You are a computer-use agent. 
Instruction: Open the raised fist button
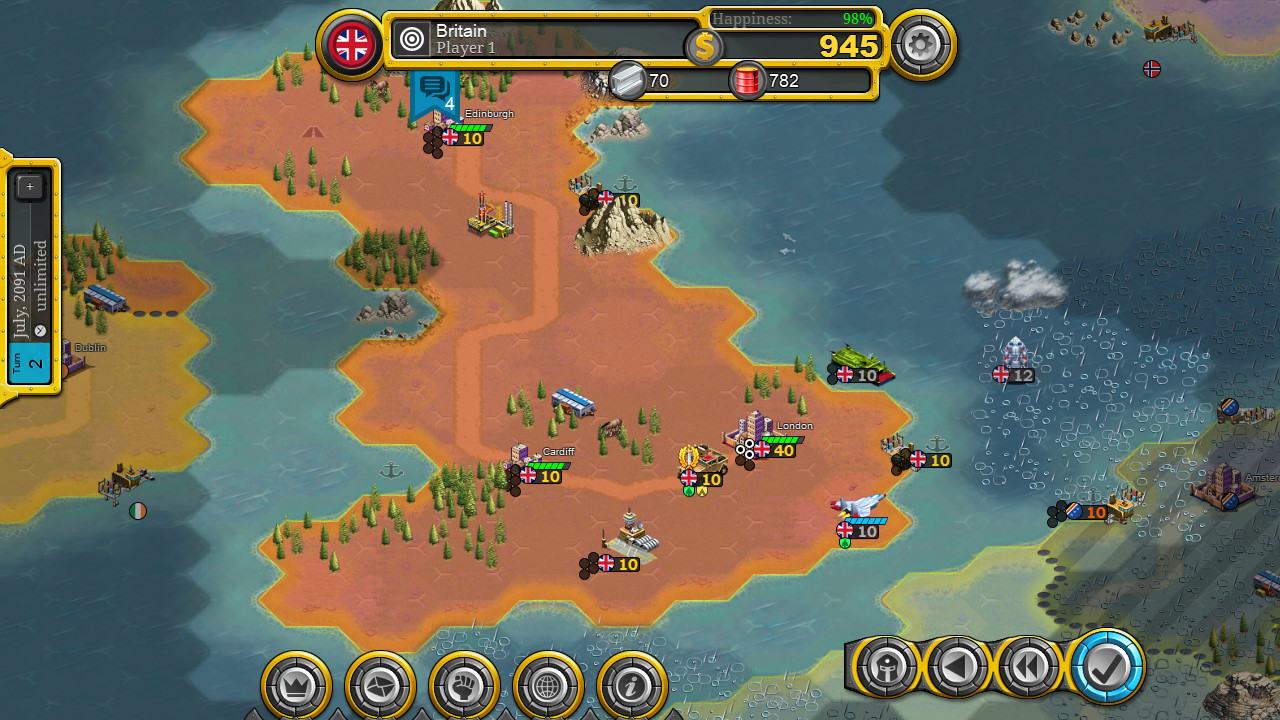465,686
